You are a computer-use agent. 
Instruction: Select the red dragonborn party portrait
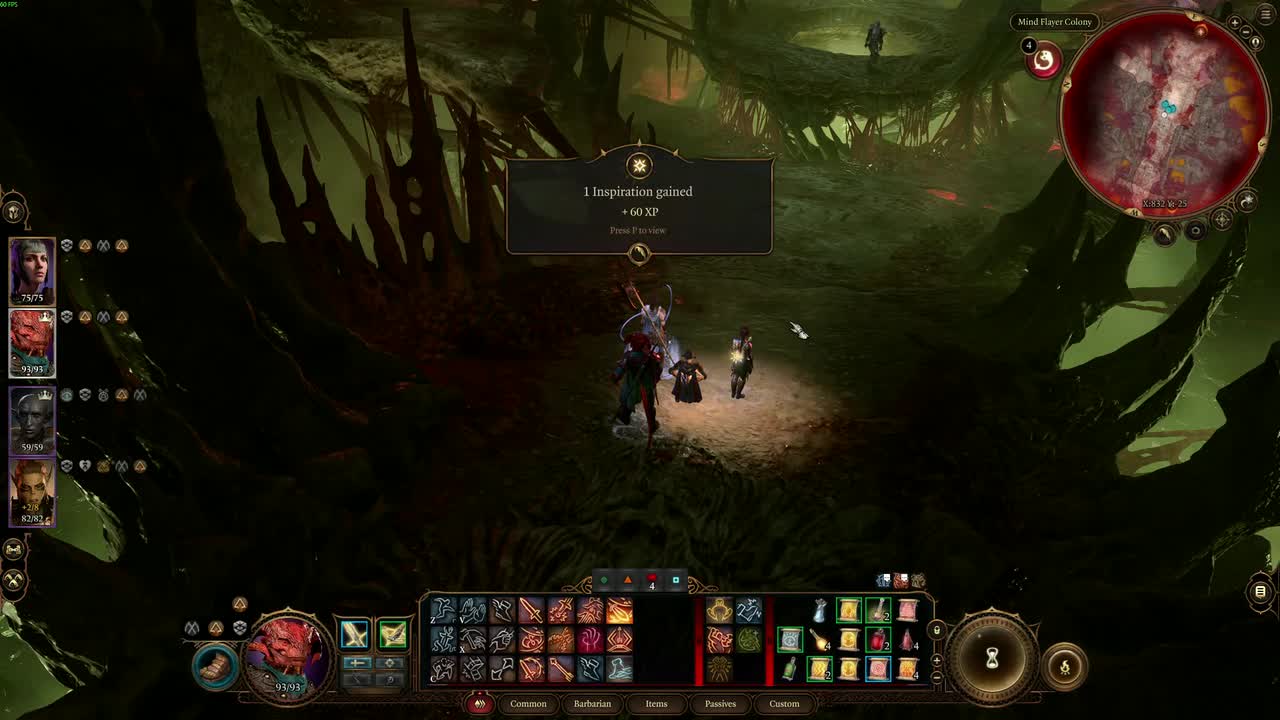tap(32, 342)
